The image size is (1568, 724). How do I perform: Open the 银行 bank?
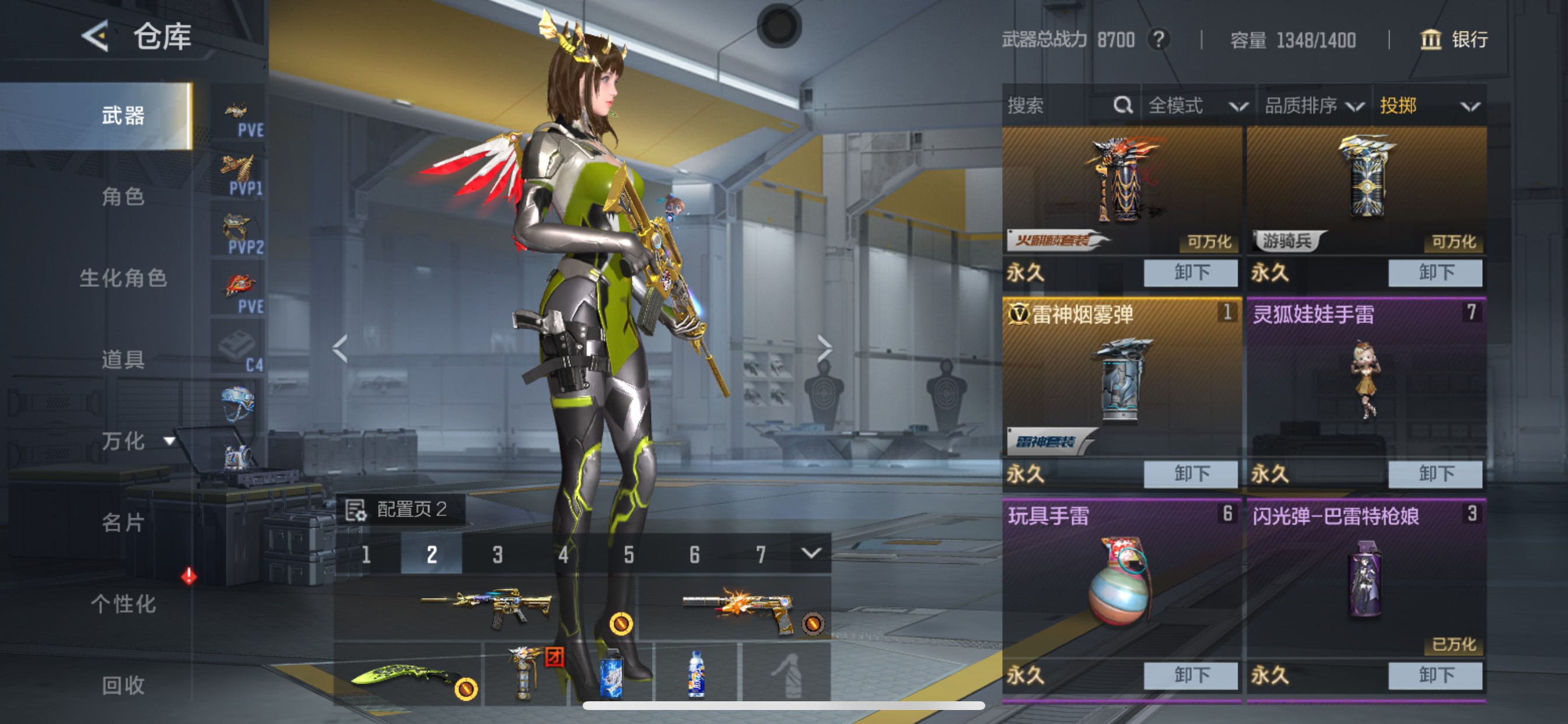(1454, 40)
